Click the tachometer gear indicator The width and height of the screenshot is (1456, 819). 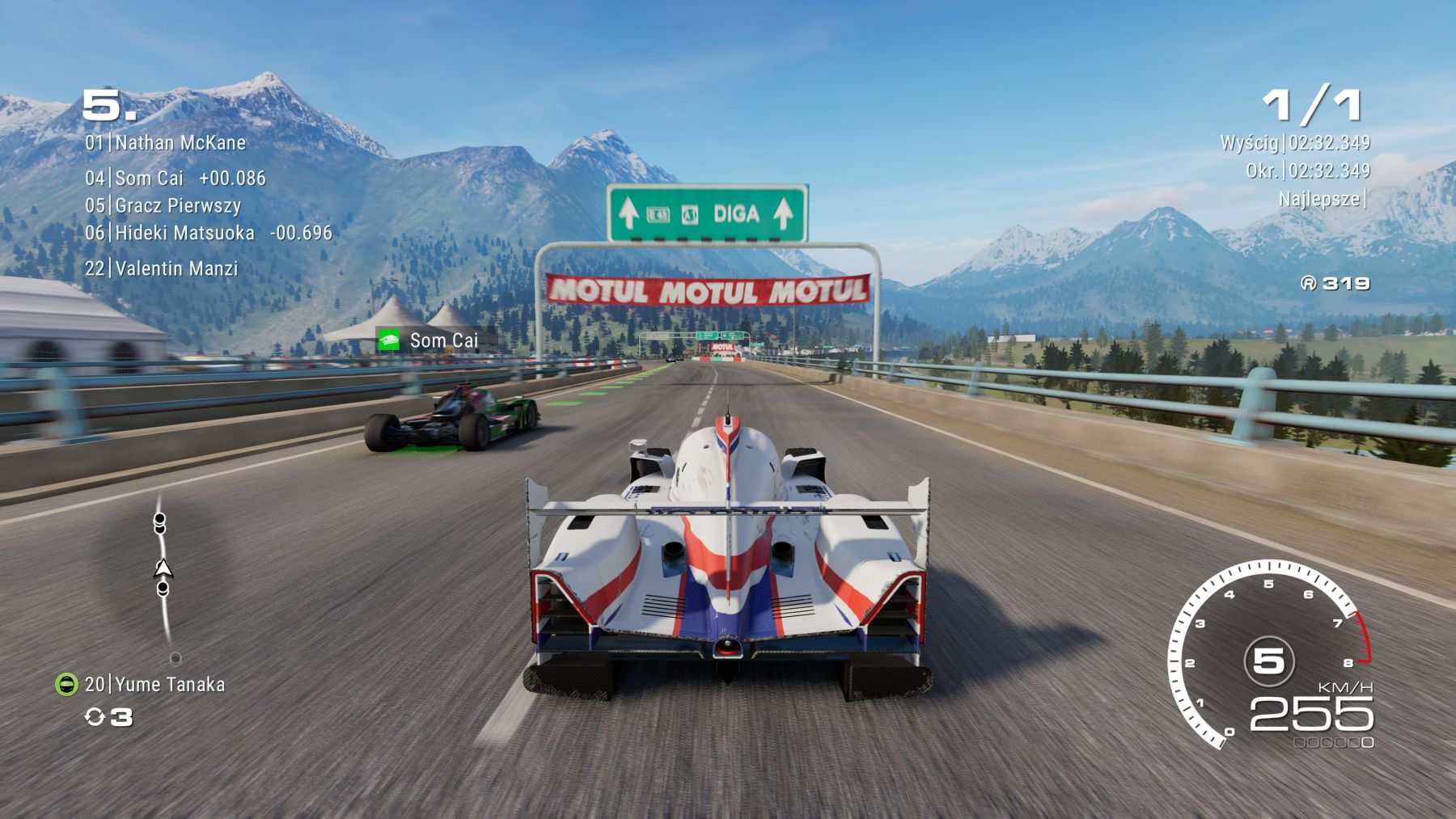[1268, 661]
